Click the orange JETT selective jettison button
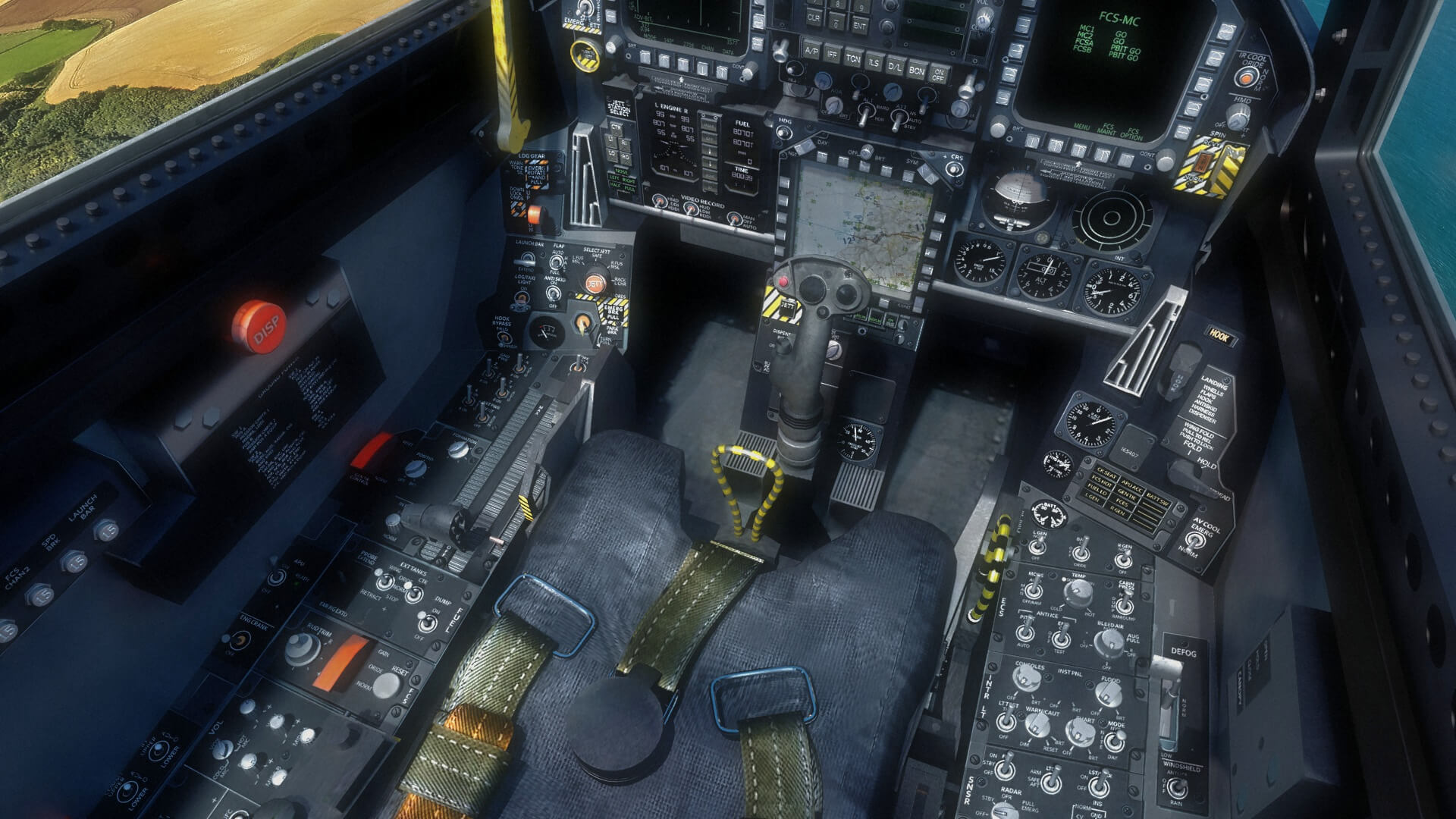 point(595,284)
